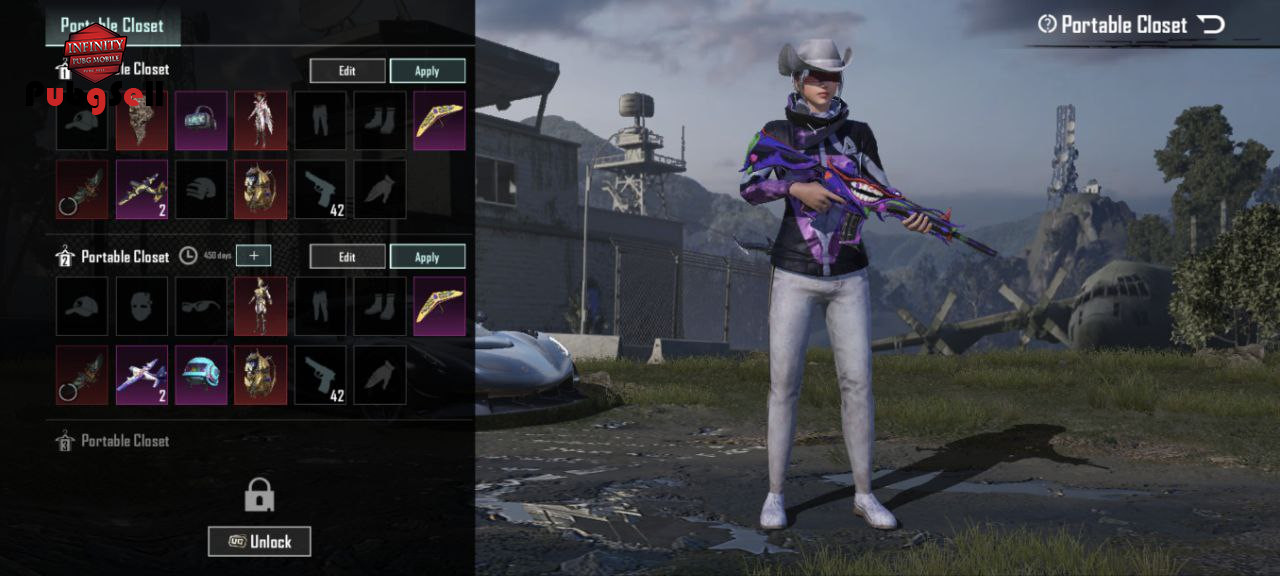Click the locked closet padlock icon
Image resolution: width=1280 pixels, height=576 pixels.
click(x=259, y=494)
